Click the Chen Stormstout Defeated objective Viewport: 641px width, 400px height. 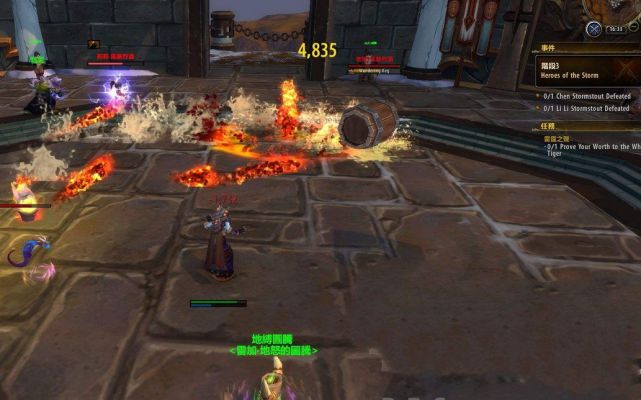(x=587, y=97)
